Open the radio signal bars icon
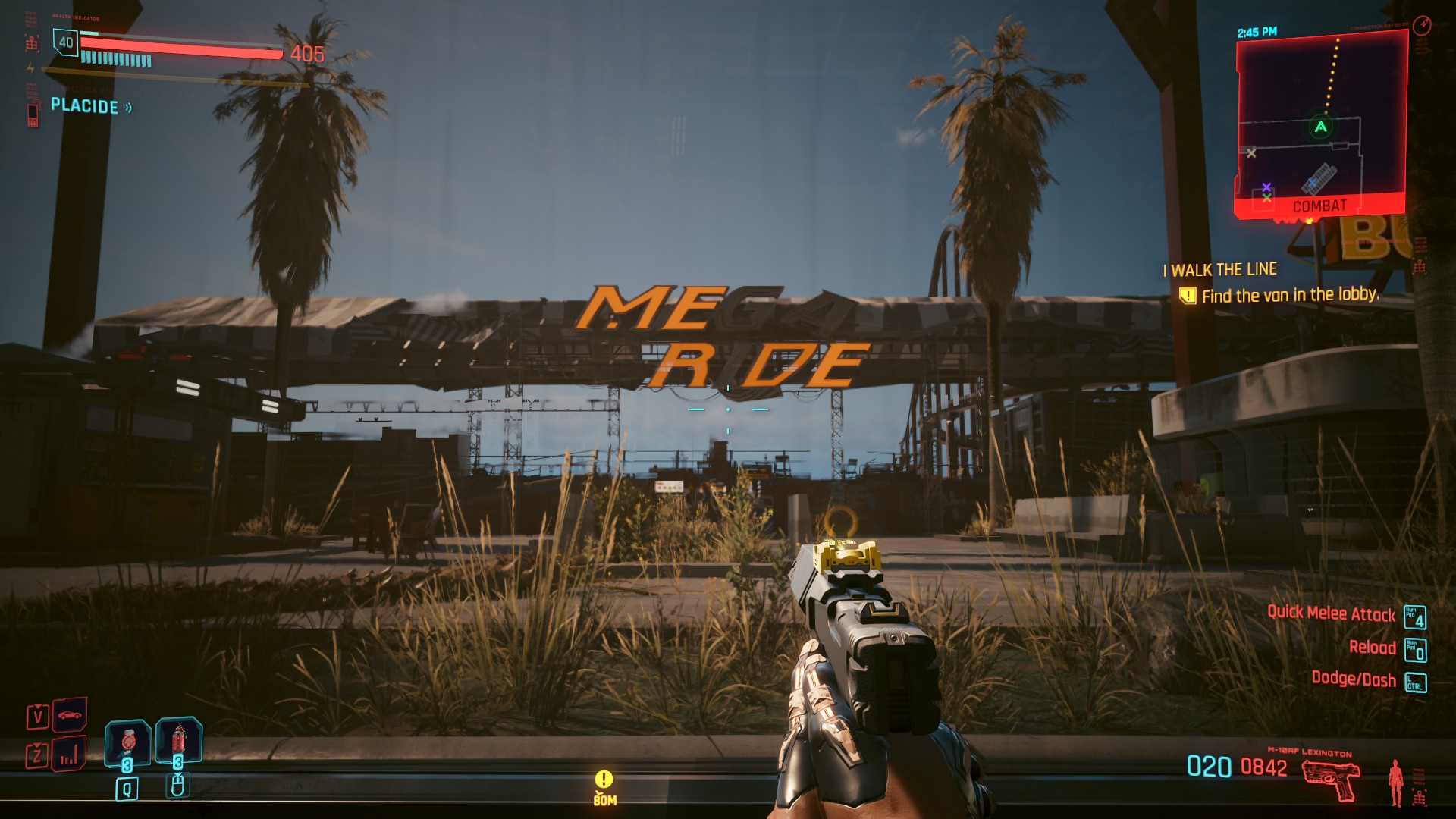The height and width of the screenshot is (819, 1456). tap(69, 754)
